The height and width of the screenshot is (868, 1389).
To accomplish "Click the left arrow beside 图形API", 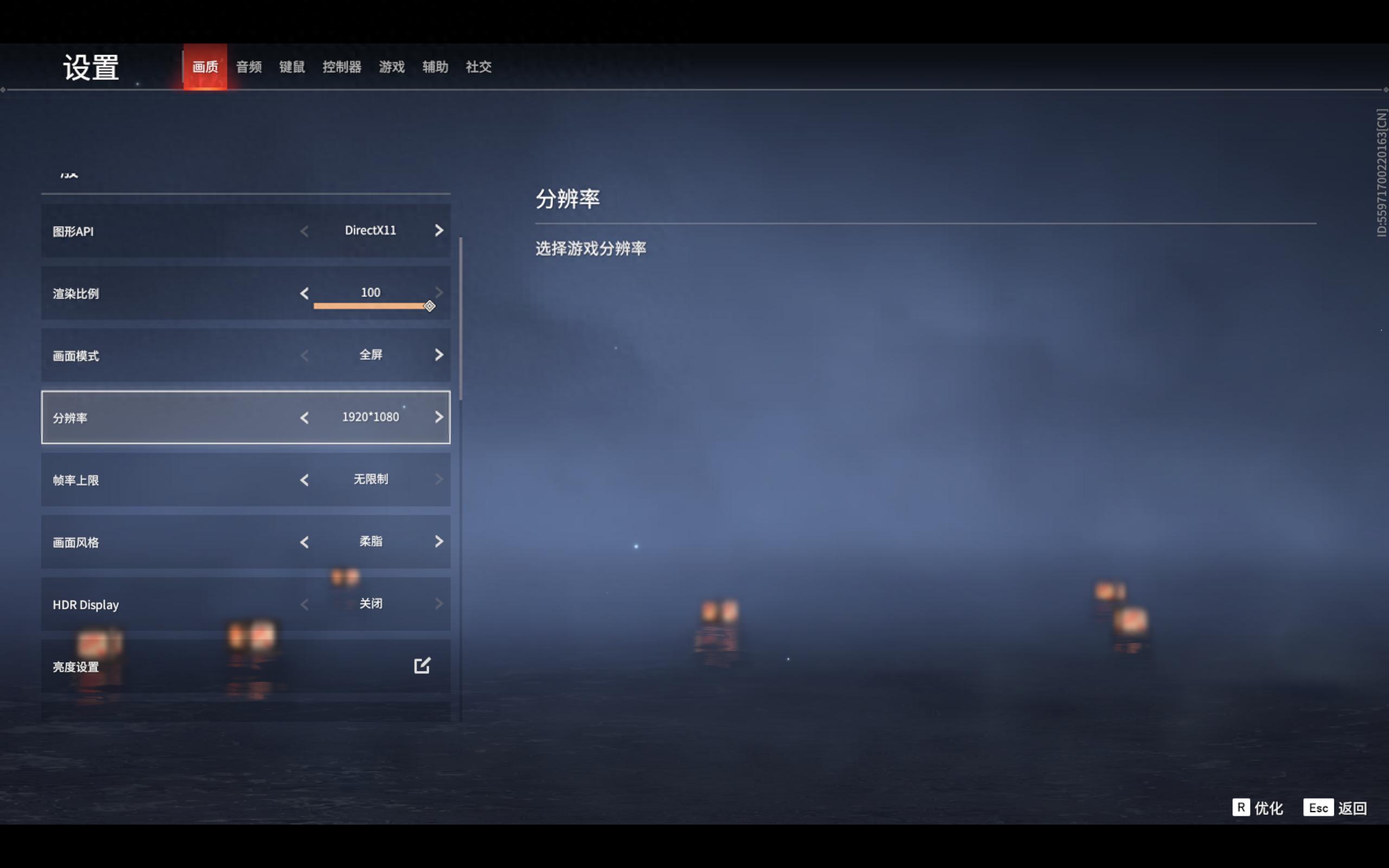I will pyautogui.click(x=305, y=231).
